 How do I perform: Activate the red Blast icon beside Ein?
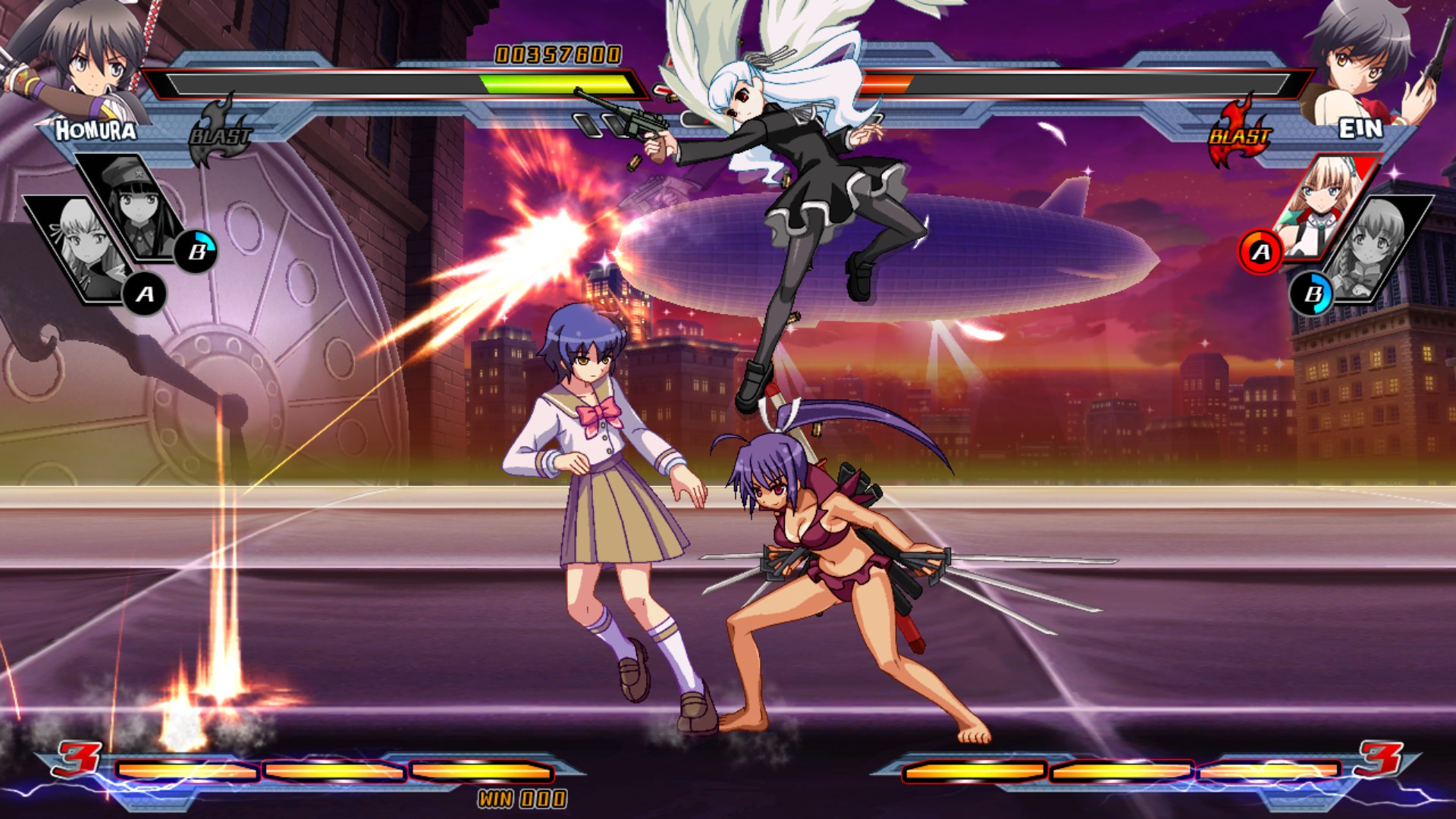pos(1239,133)
